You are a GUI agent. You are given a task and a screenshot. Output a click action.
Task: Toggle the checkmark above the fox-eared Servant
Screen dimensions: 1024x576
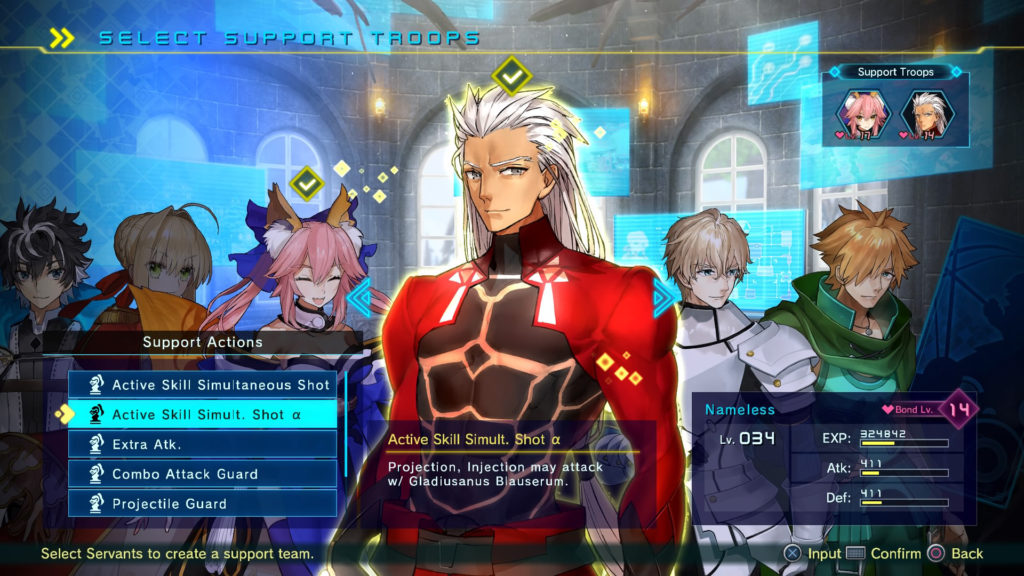pos(305,183)
